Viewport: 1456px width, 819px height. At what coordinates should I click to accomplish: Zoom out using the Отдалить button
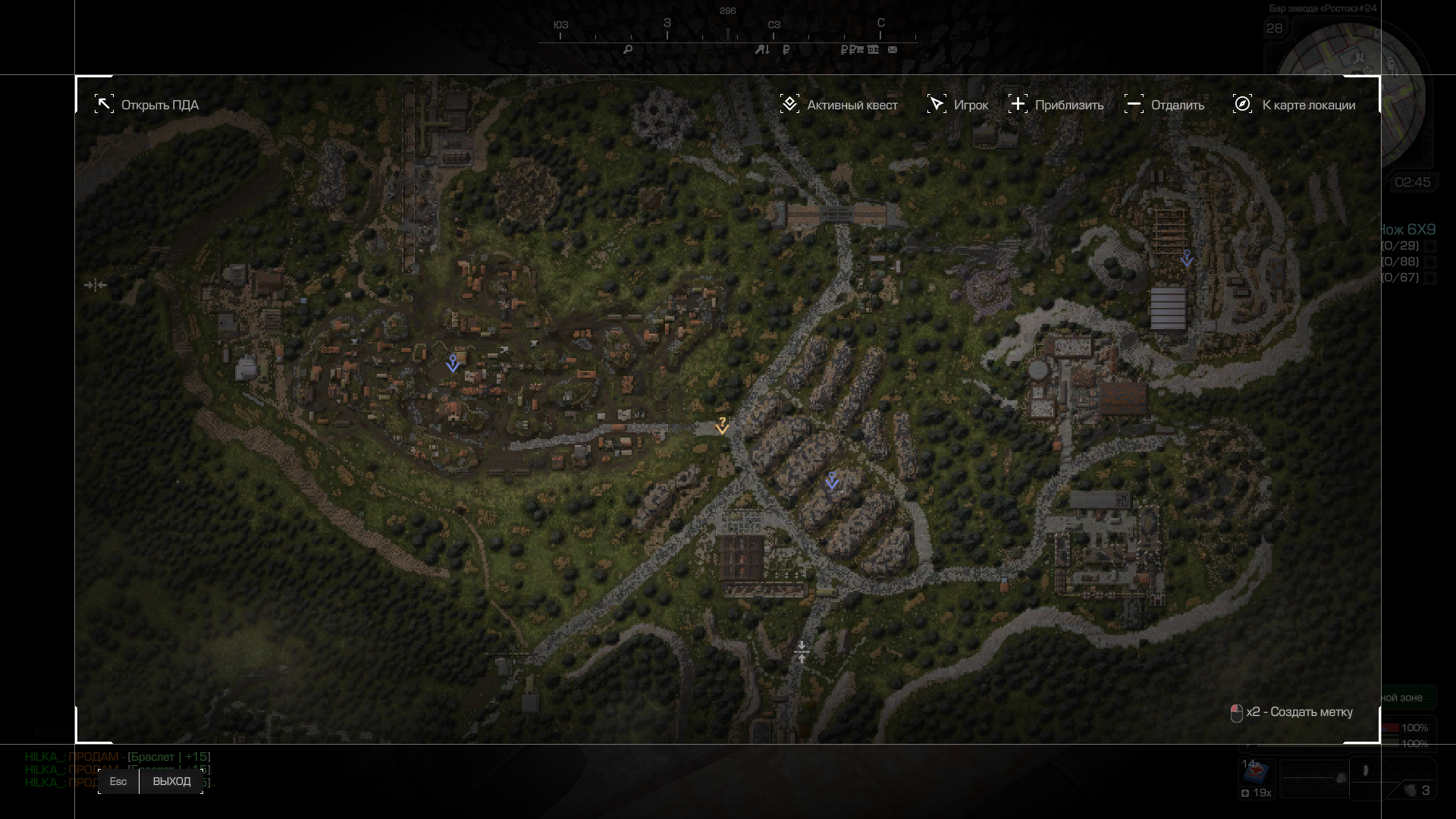(1165, 105)
